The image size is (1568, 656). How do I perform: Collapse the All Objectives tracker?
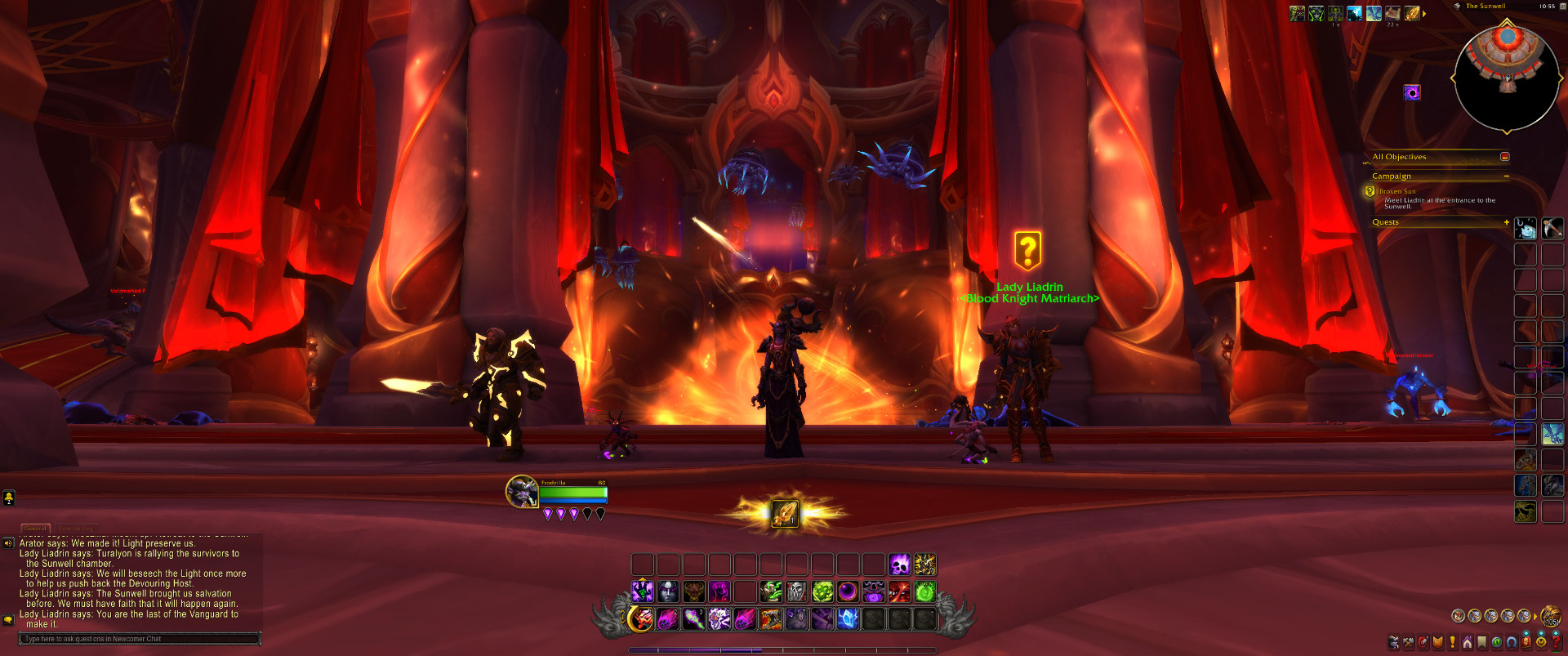click(1504, 157)
